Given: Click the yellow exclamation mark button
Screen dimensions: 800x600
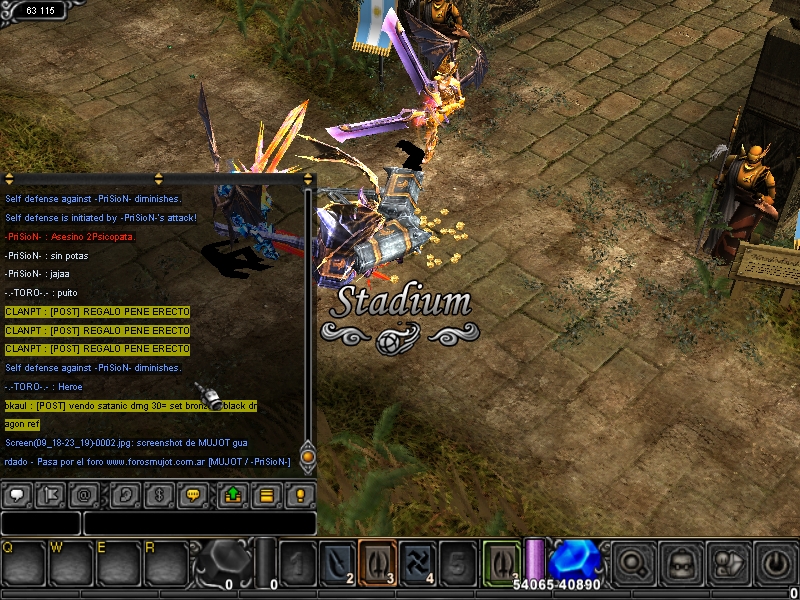Looking at the screenshot, I should click(299, 495).
